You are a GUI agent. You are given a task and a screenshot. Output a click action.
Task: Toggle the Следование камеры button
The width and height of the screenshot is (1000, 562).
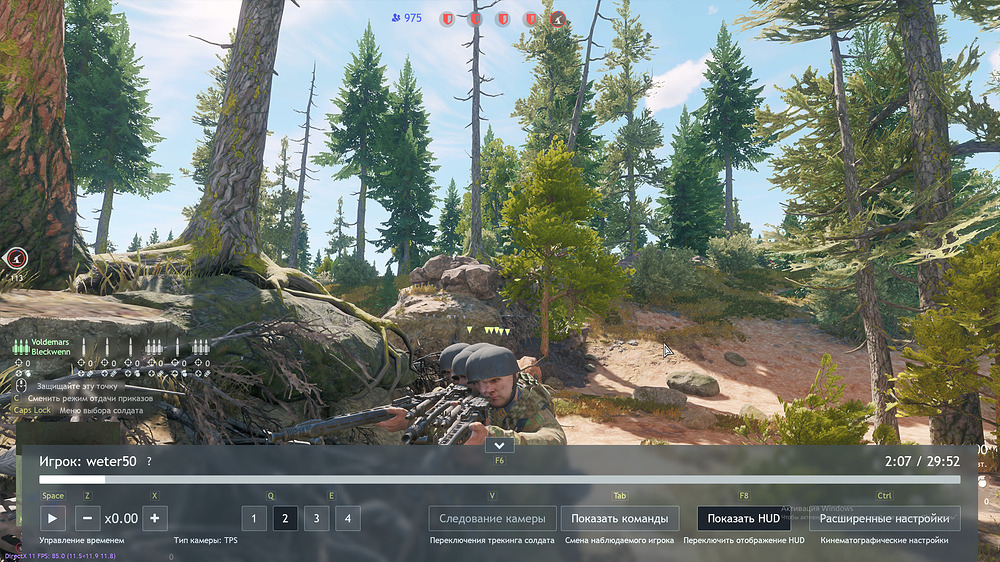[x=492, y=518]
